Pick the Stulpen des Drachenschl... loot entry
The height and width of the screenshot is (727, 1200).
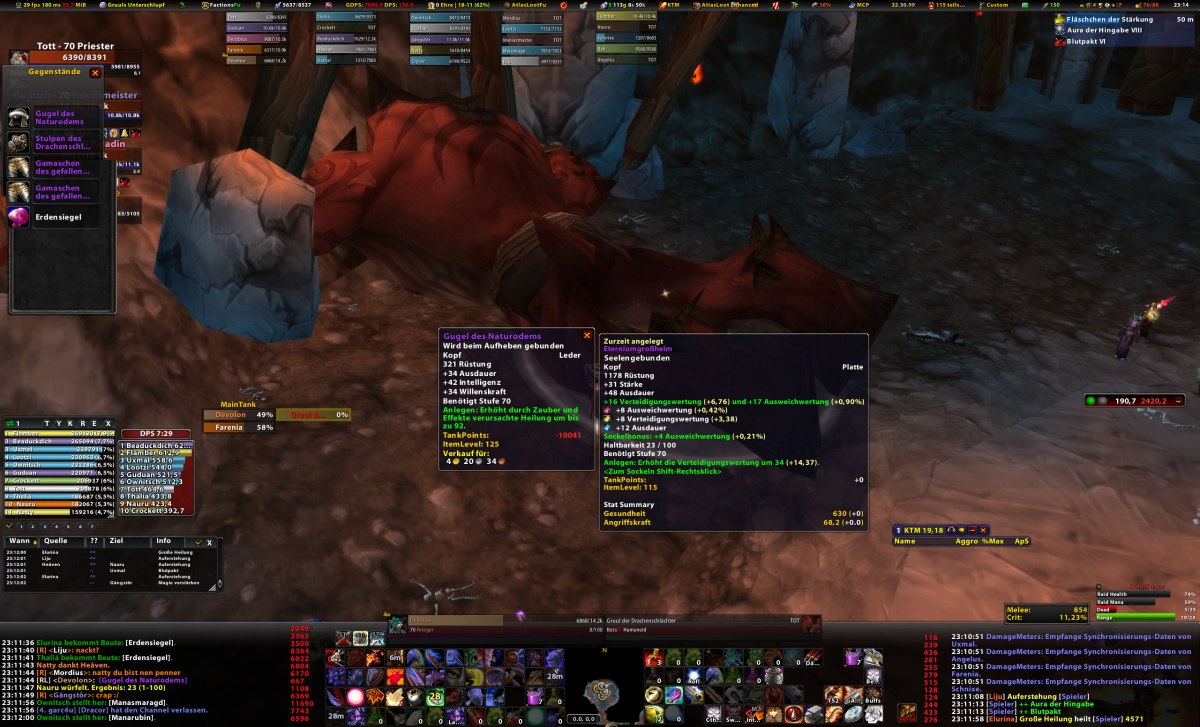54,143
